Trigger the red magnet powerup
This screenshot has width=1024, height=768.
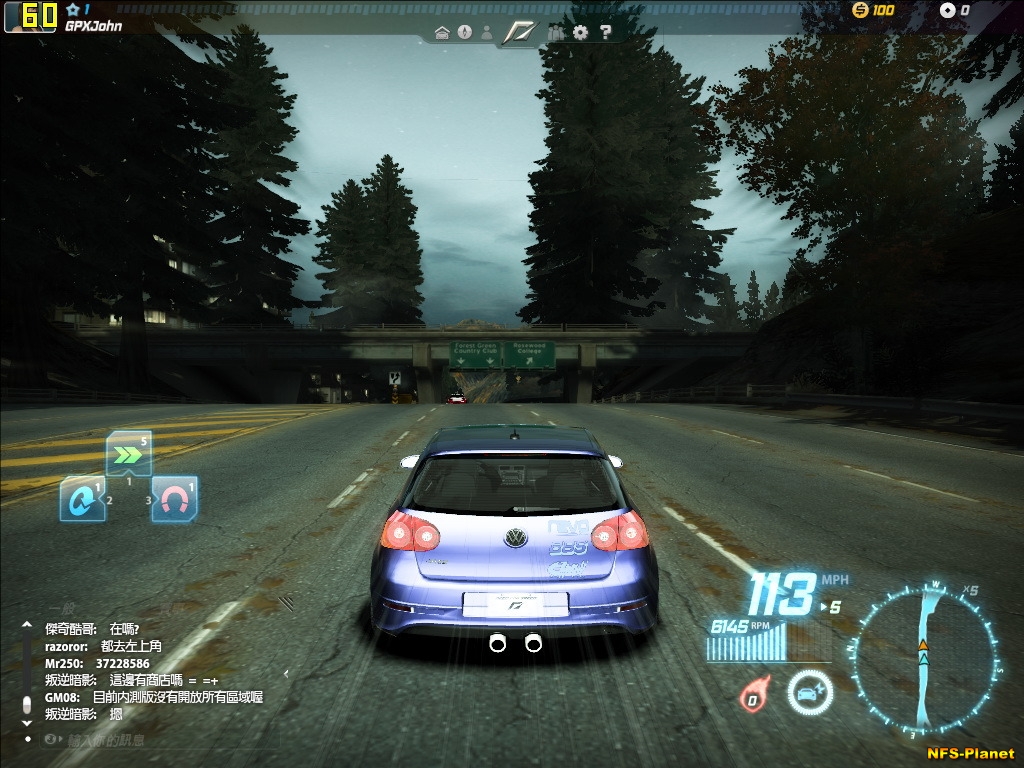(x=174, y=499)
